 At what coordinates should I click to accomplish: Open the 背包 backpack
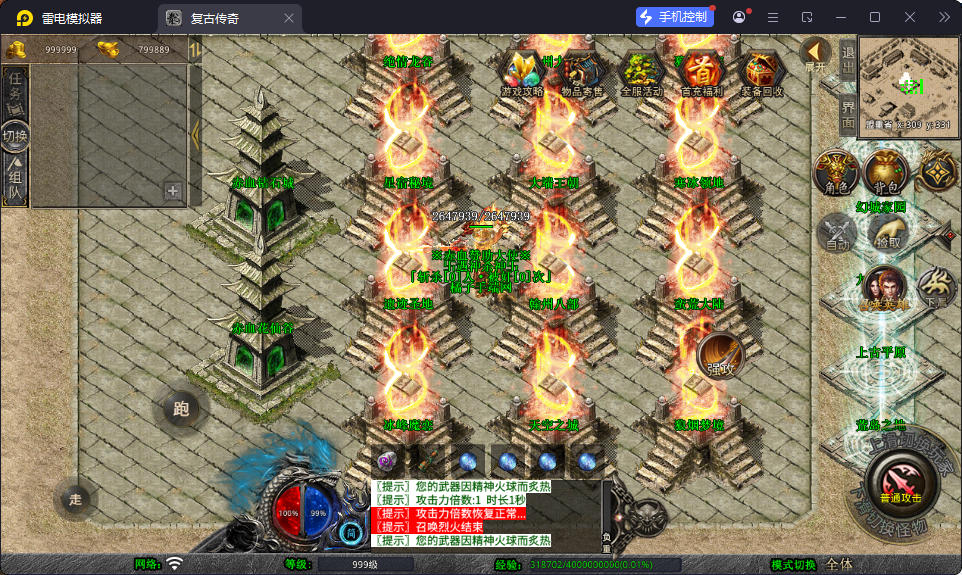pos(885,172)
